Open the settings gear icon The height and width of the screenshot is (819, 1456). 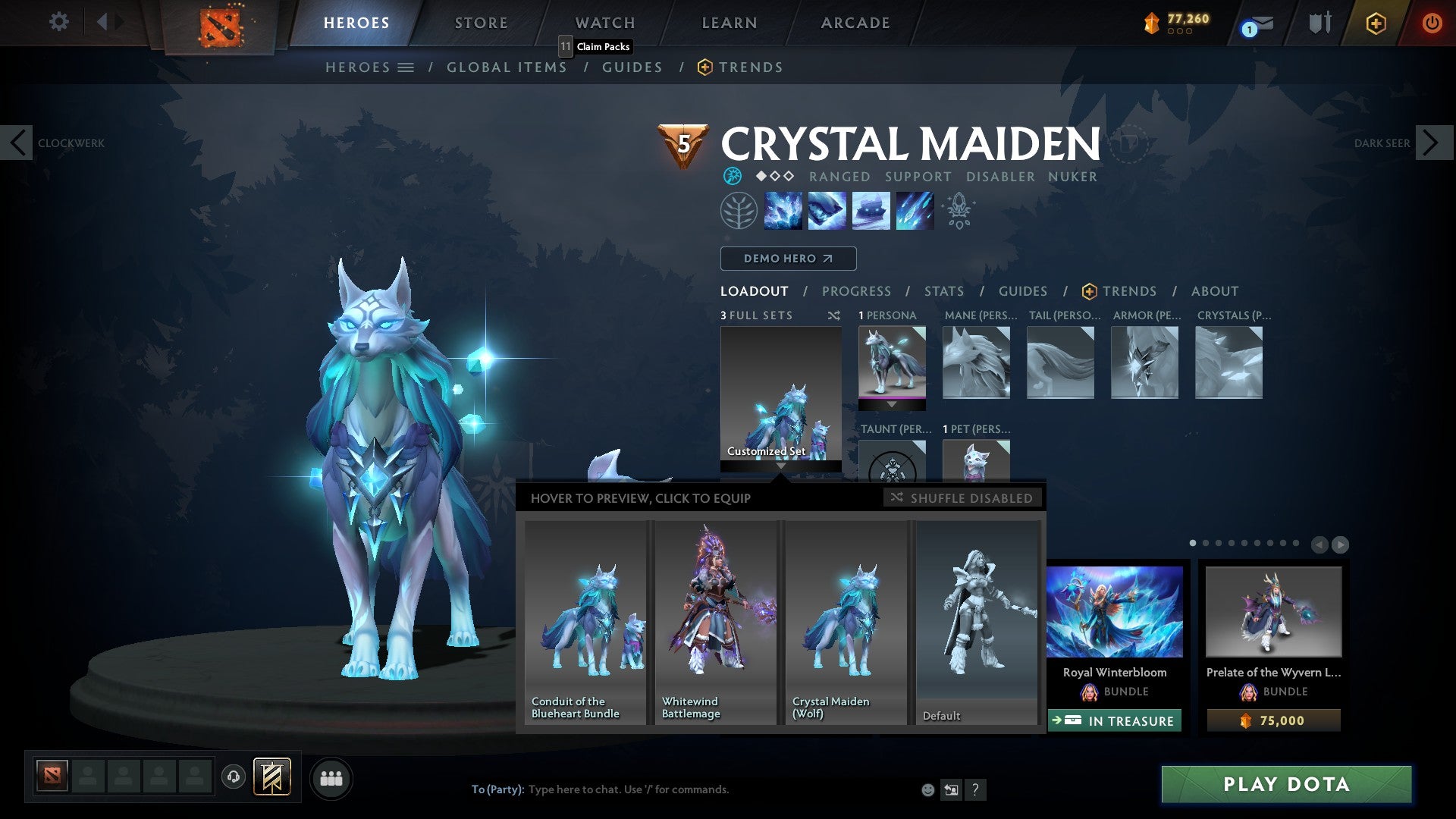(x=58, y=22)
